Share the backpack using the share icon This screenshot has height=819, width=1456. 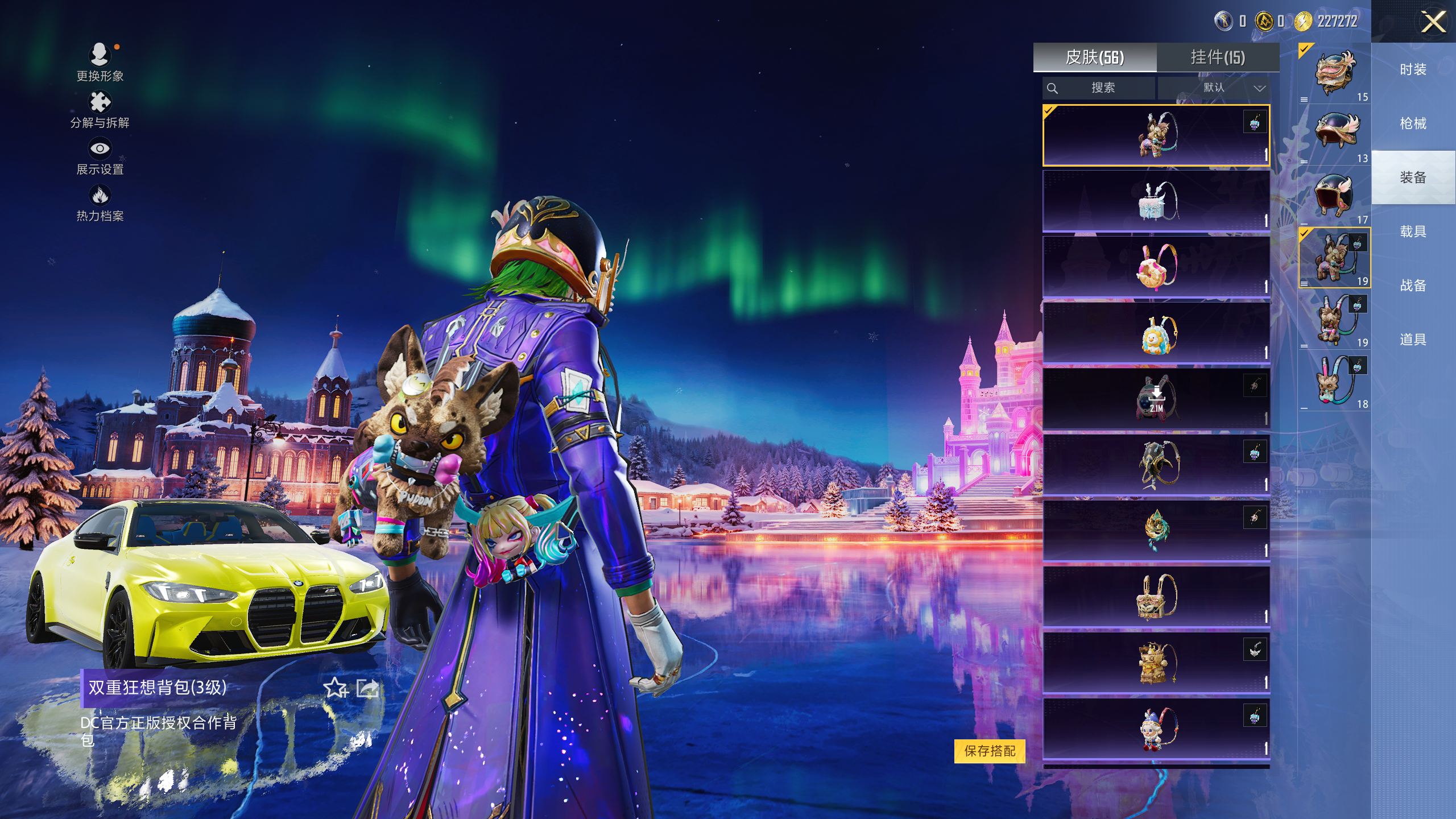point(367,688)
